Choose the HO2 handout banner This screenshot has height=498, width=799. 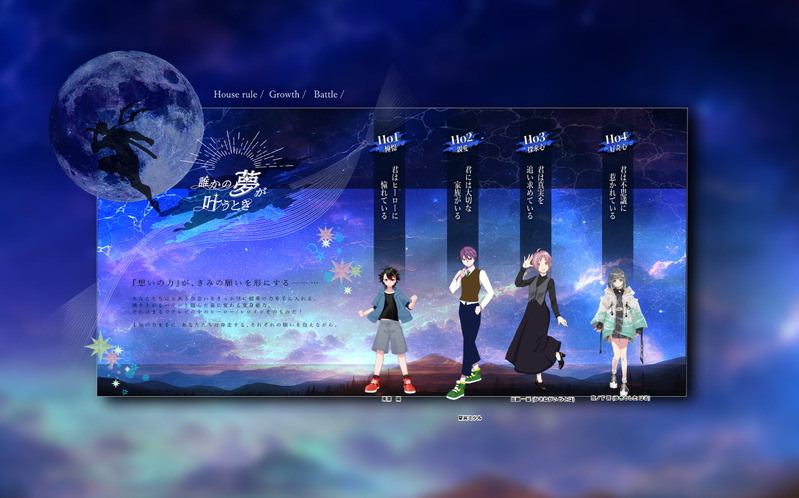point(462,142)
